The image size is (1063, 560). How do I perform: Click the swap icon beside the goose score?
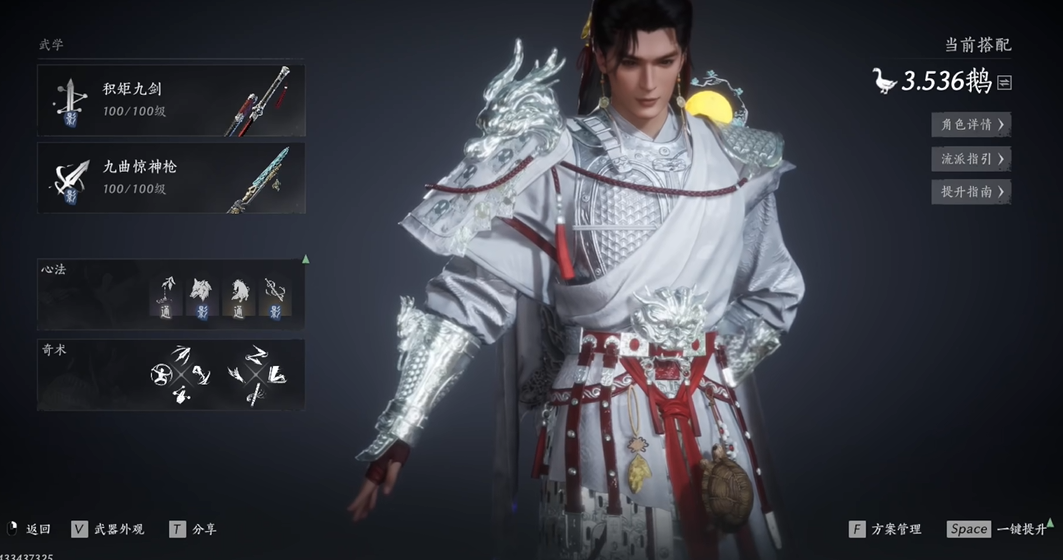pyautogui.click(x=1004, y=83)
